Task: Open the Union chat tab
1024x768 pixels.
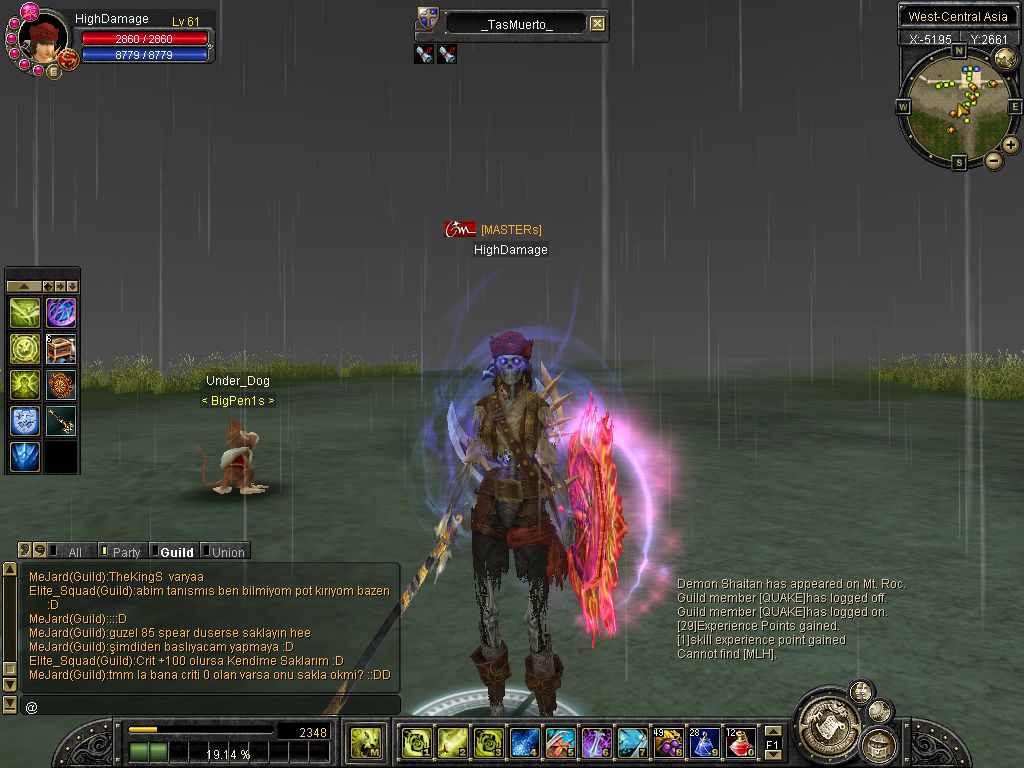Action: coord(227,552)
